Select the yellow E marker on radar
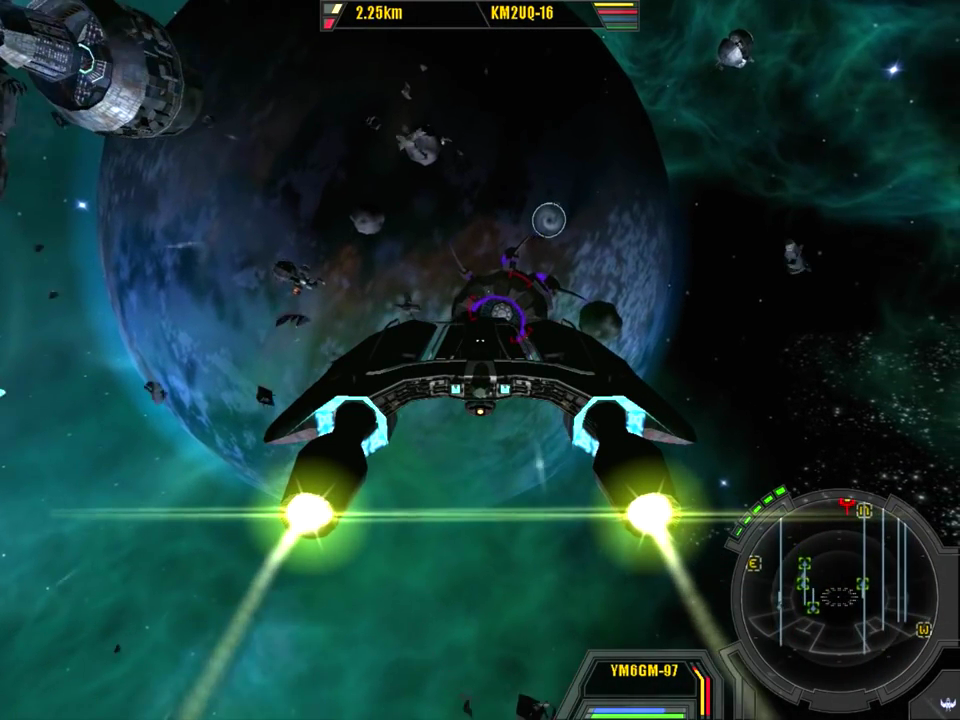960x720 pixels. tap(754, 564)
